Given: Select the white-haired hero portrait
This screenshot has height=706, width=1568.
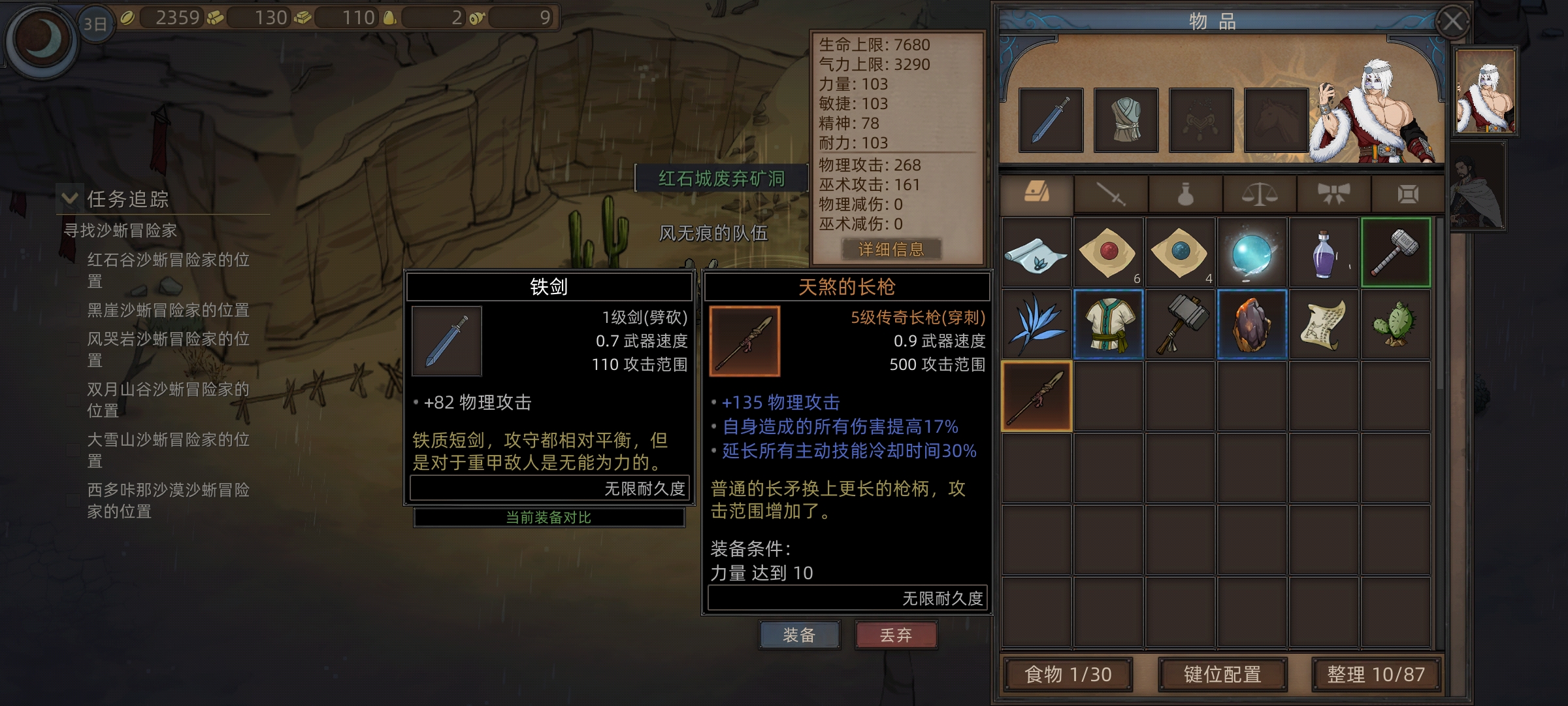Looking at the screenshot, I should coord(1485,92).
